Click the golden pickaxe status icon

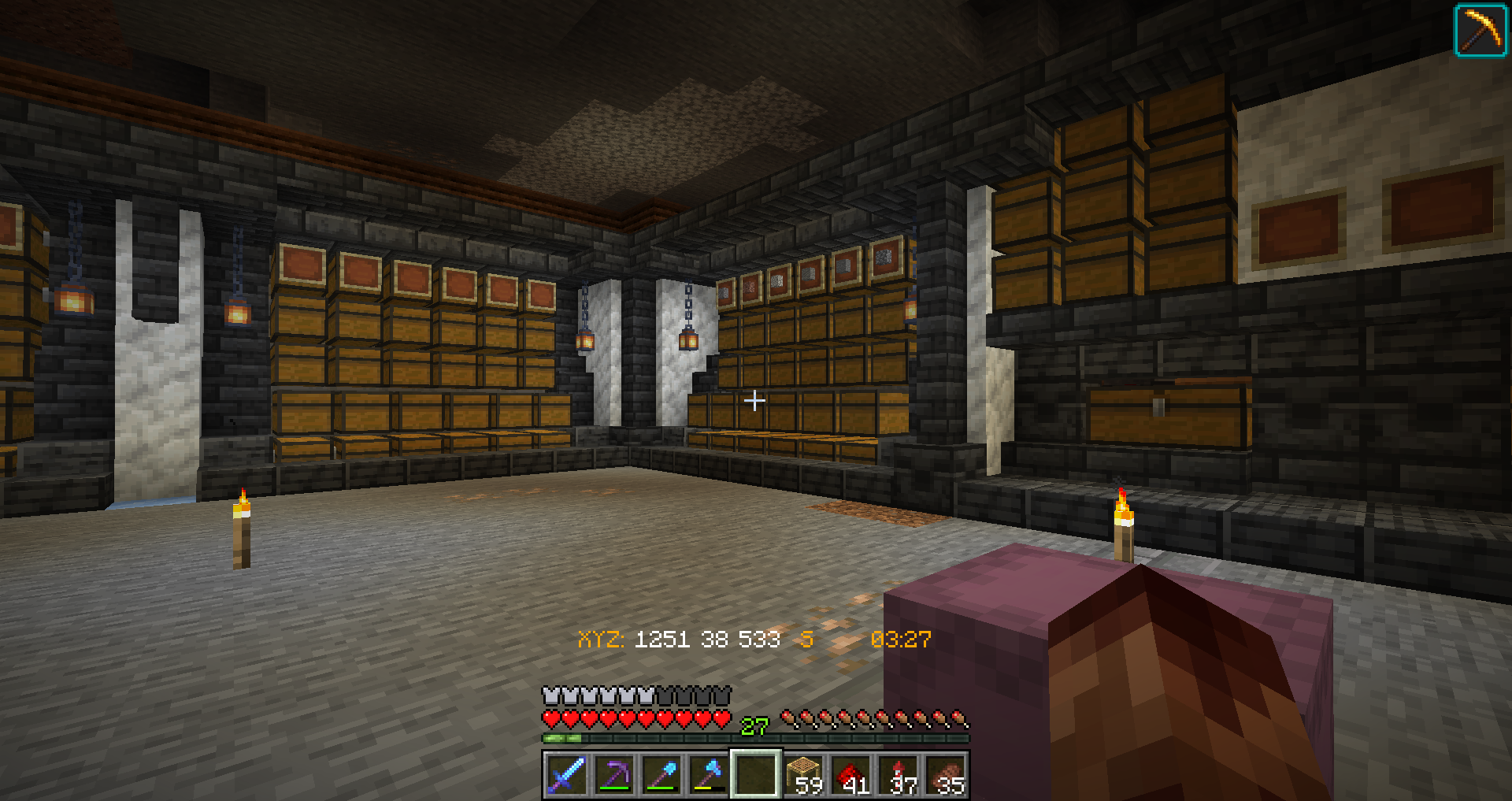coord(1480,31)
